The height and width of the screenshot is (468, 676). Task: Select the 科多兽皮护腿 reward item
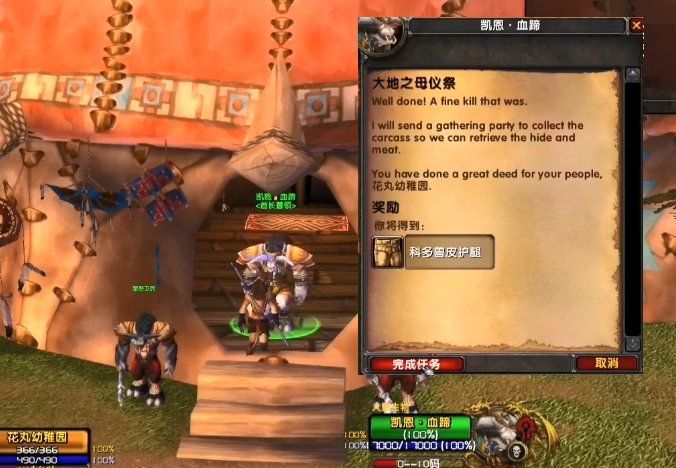433,253
